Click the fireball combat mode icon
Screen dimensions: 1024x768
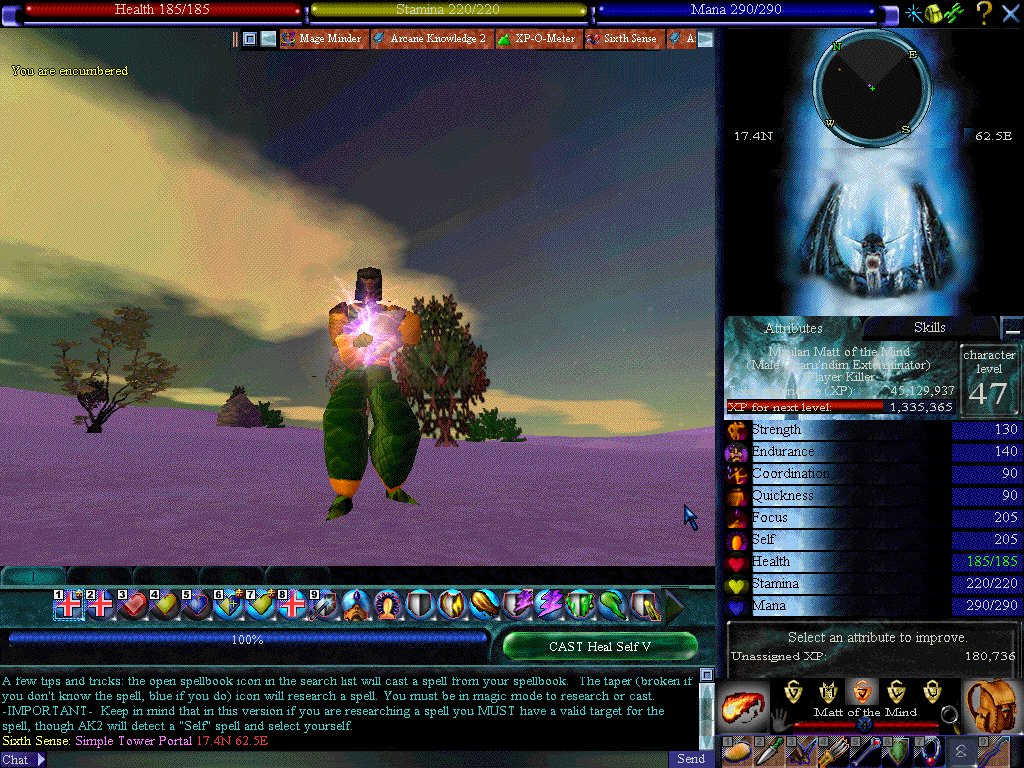click(x=745, y=705)
